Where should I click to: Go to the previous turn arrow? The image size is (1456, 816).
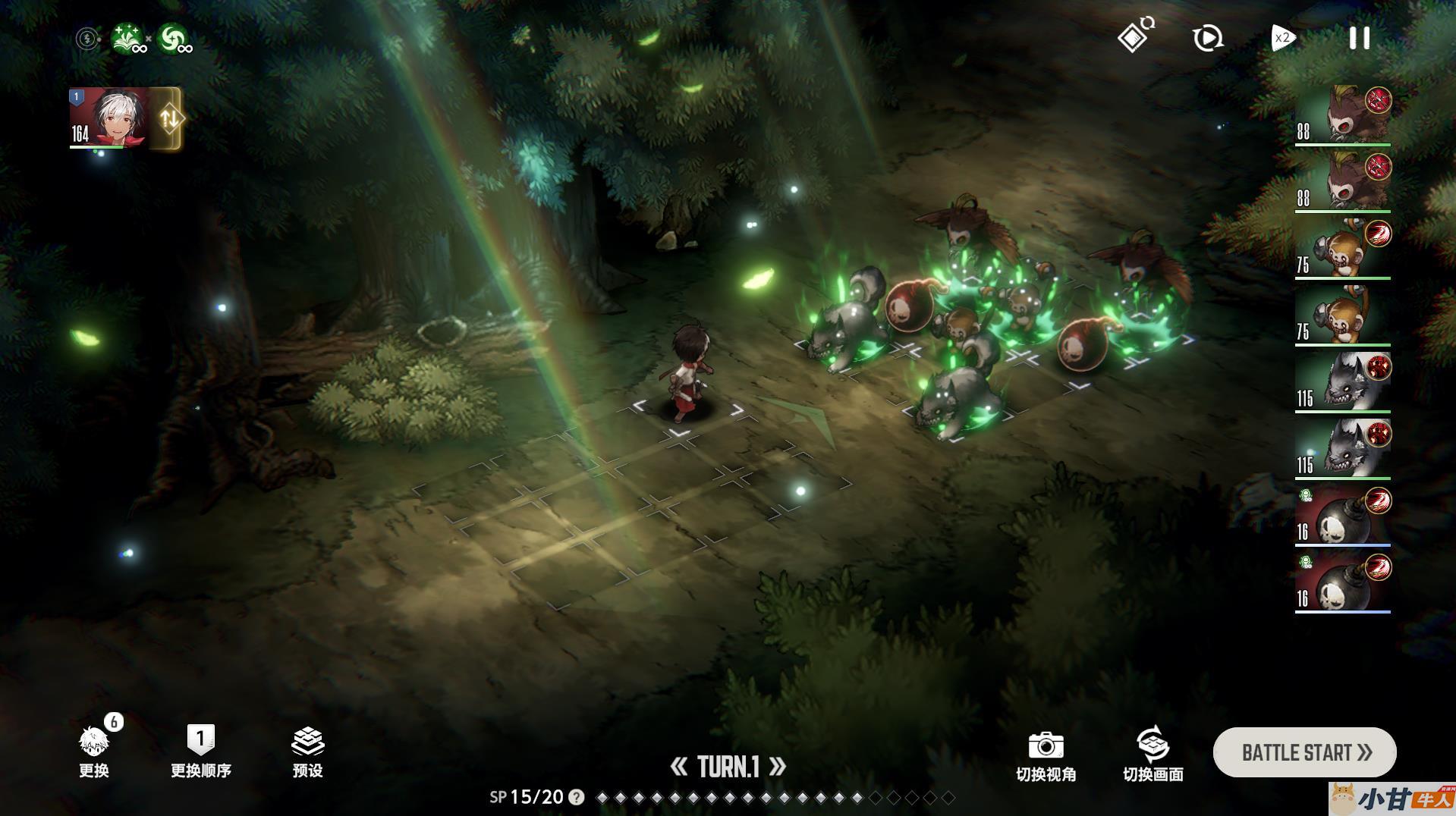point(679,767)
